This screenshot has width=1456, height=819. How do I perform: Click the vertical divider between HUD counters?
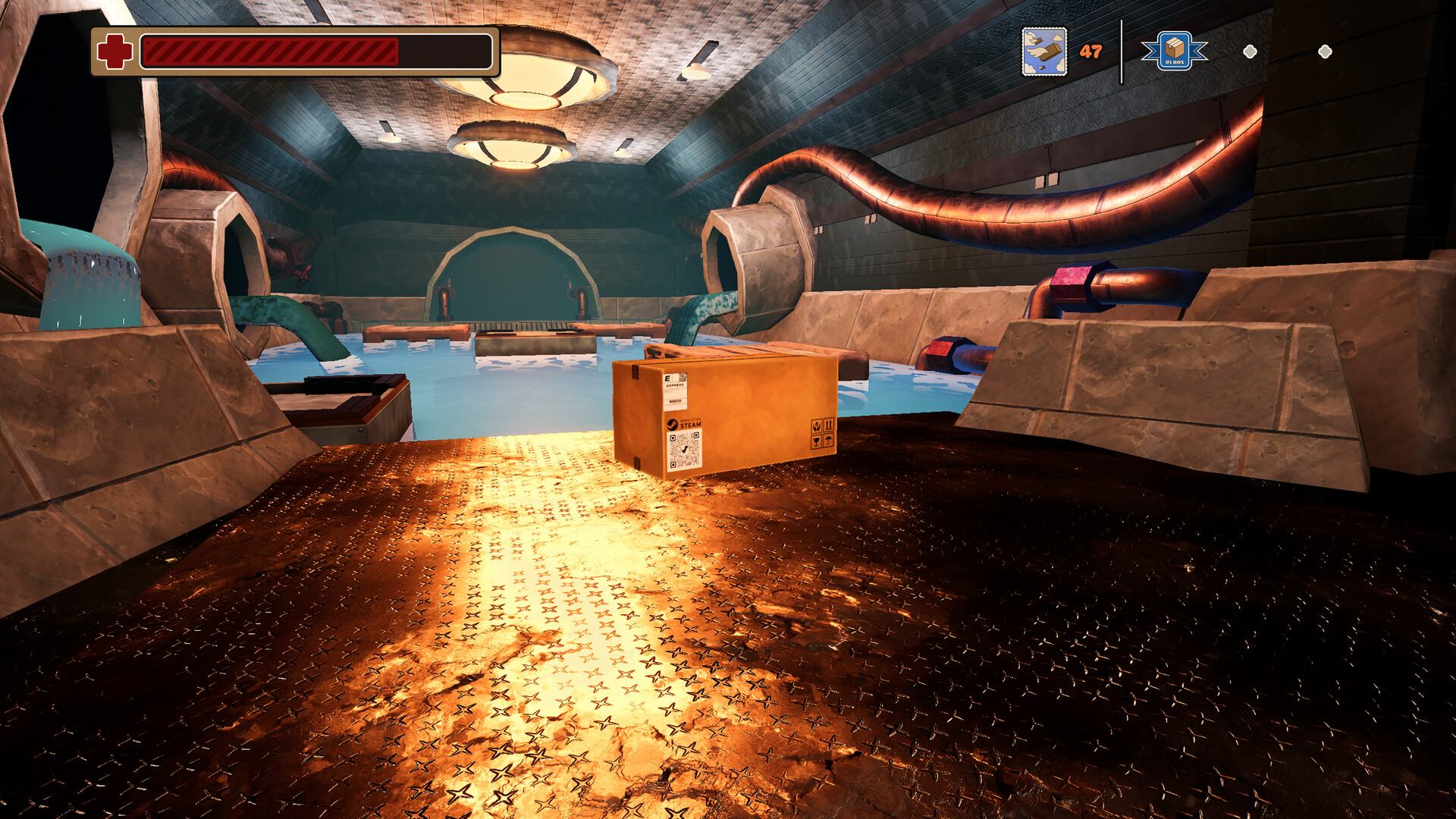point(1122,54)
